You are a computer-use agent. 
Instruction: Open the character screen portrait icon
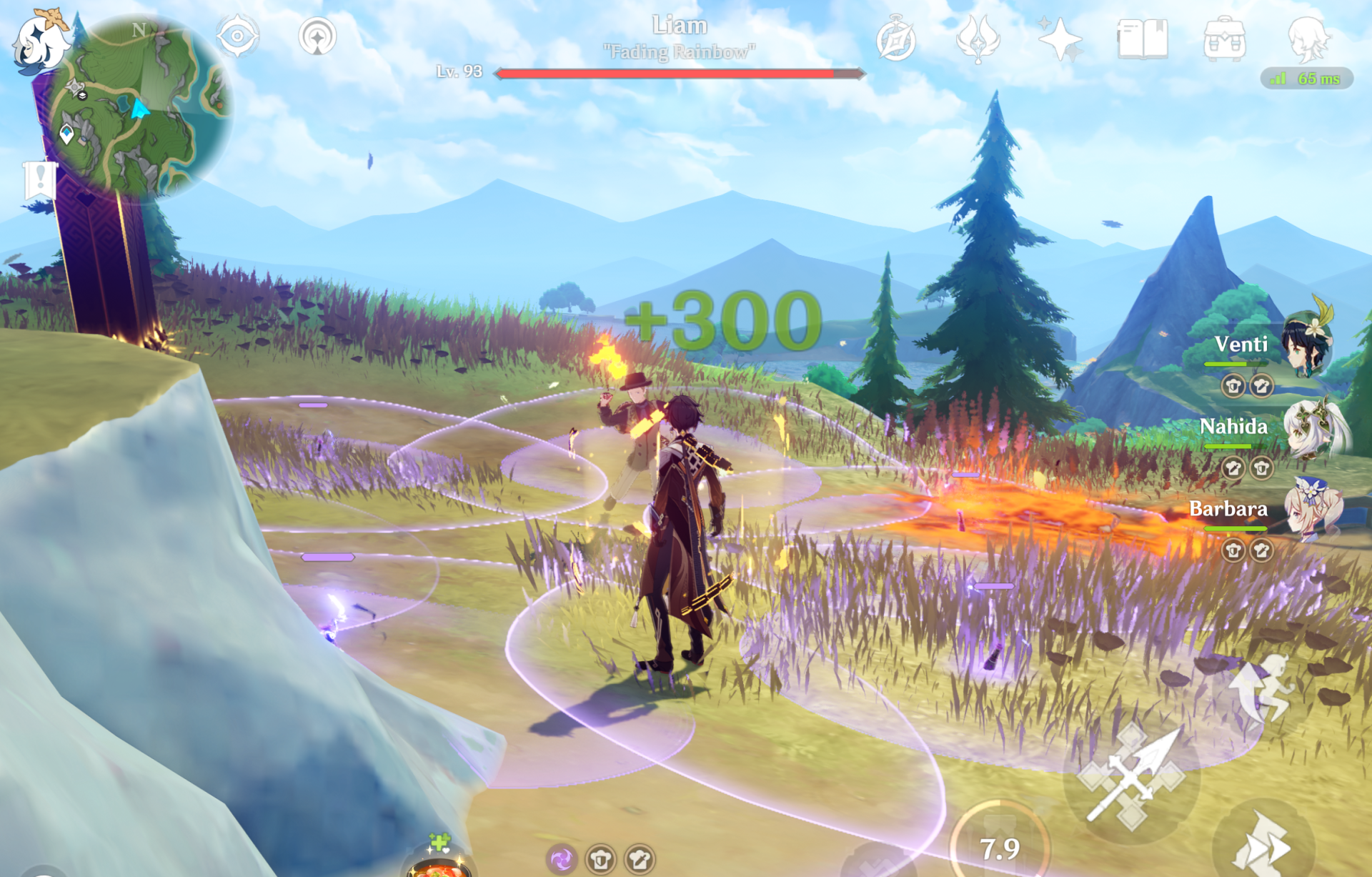(1307, 39)
